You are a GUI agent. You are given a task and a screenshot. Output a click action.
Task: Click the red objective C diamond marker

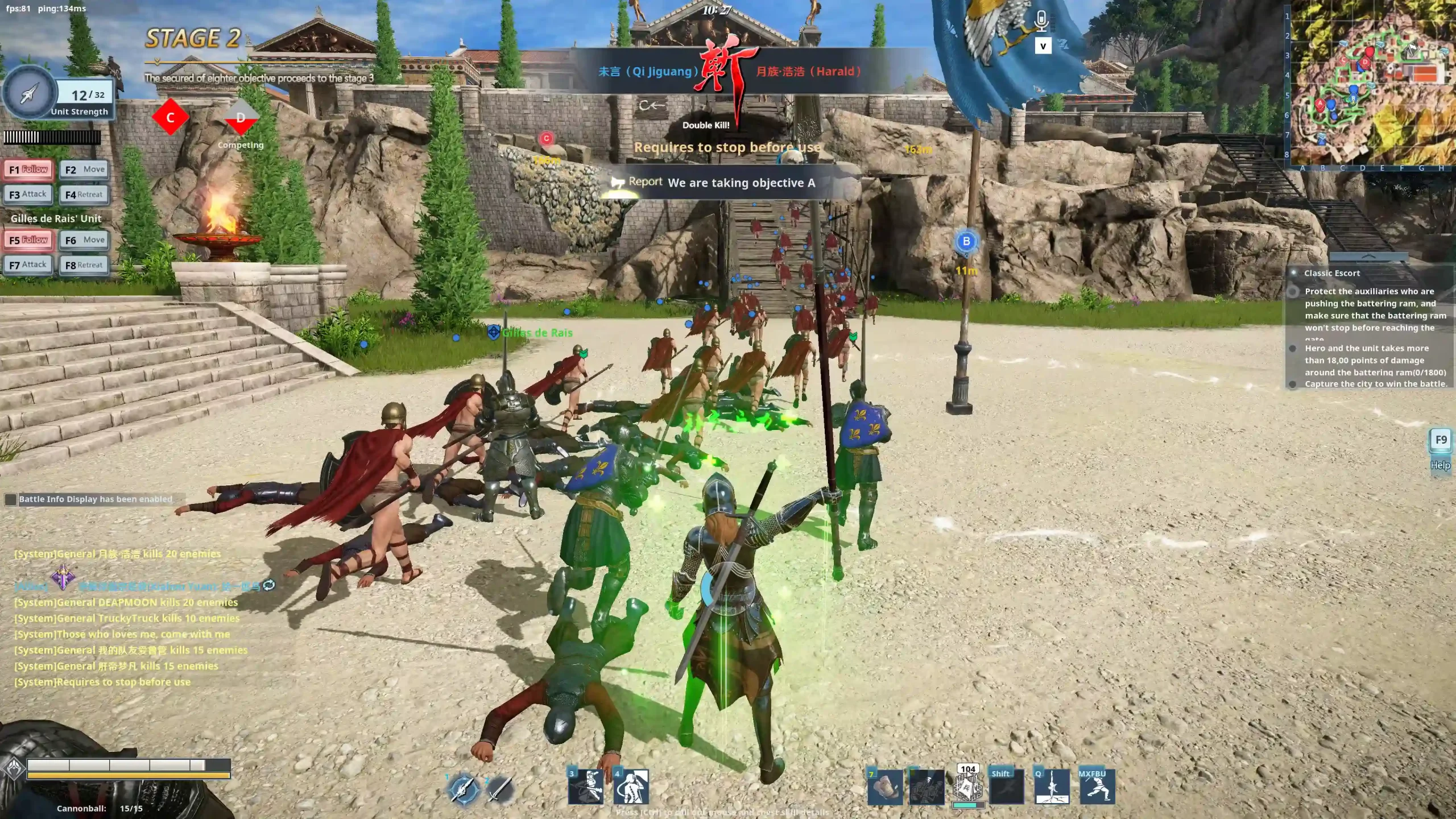(x=170, y=118)
